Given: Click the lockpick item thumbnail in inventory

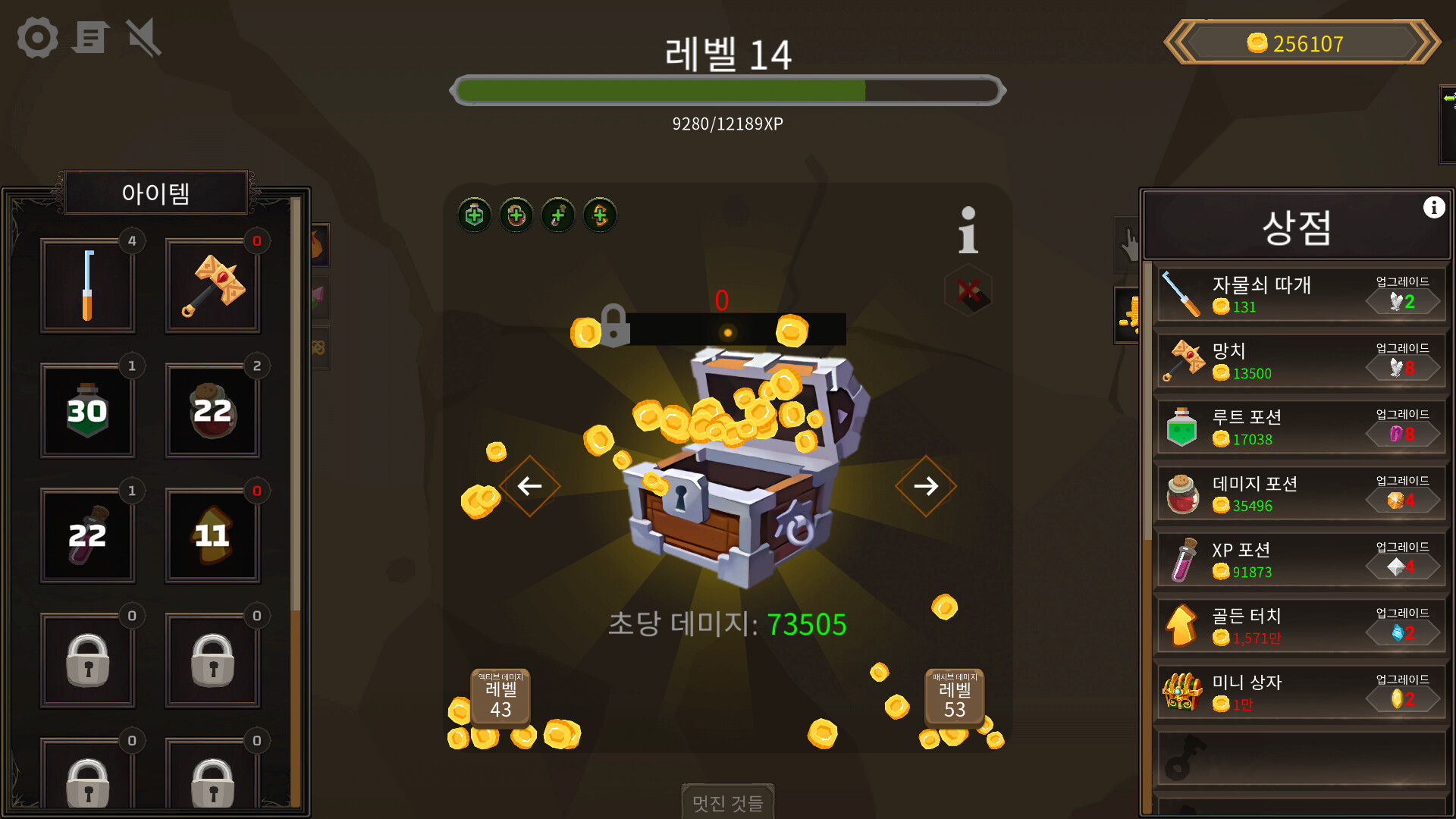Looking at the screenshot, I should click(87, 285).
